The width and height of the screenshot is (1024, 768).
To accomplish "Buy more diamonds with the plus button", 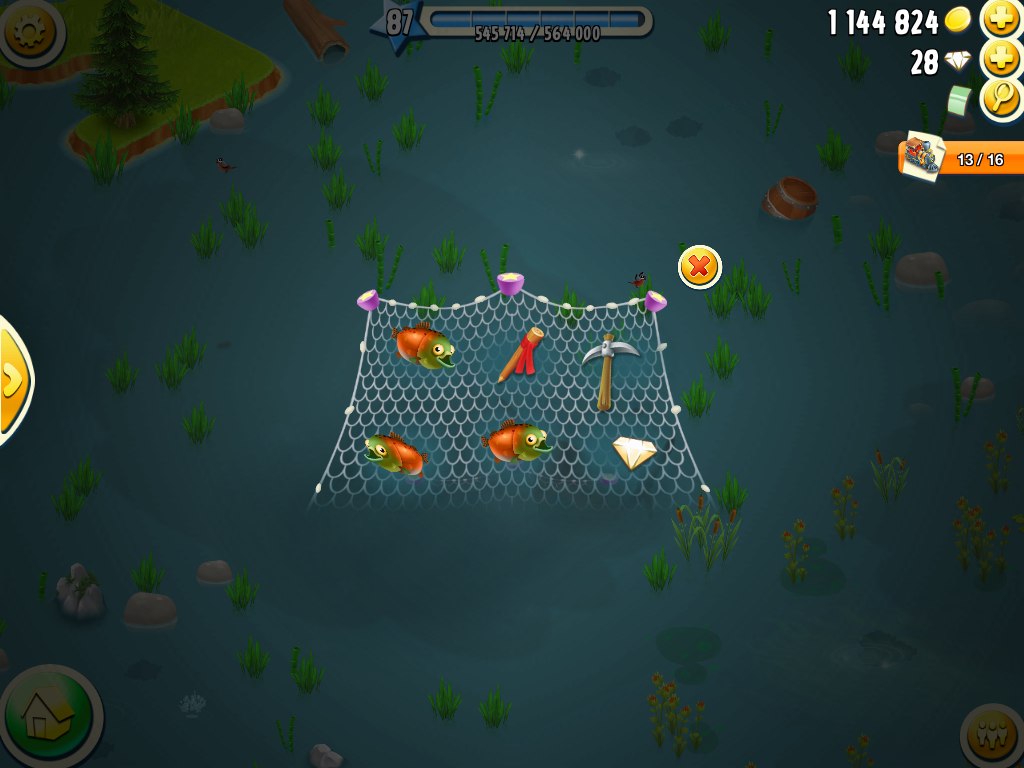I will pyautogui.click(x=1001, y=59).
